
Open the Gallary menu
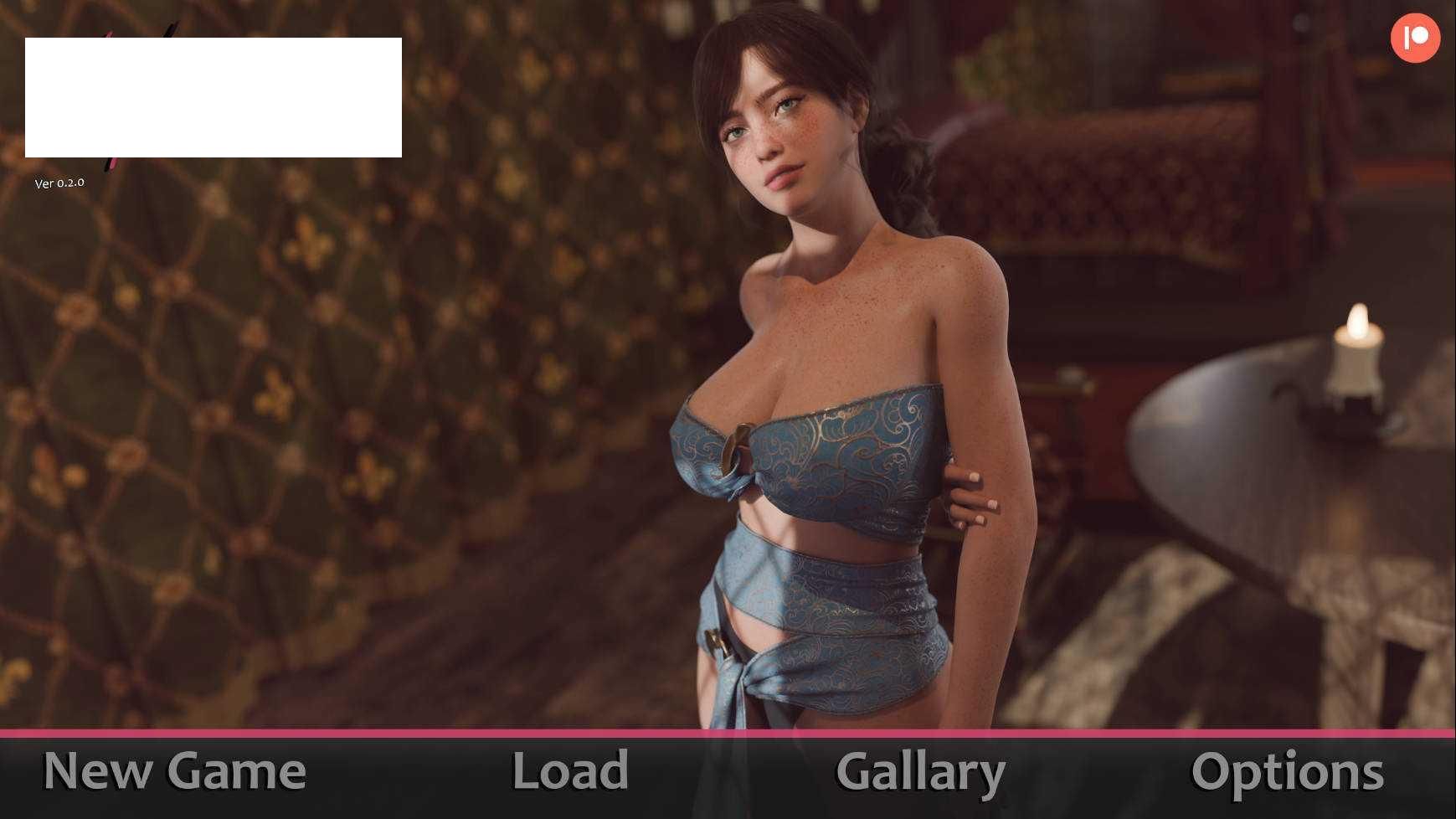920,773
